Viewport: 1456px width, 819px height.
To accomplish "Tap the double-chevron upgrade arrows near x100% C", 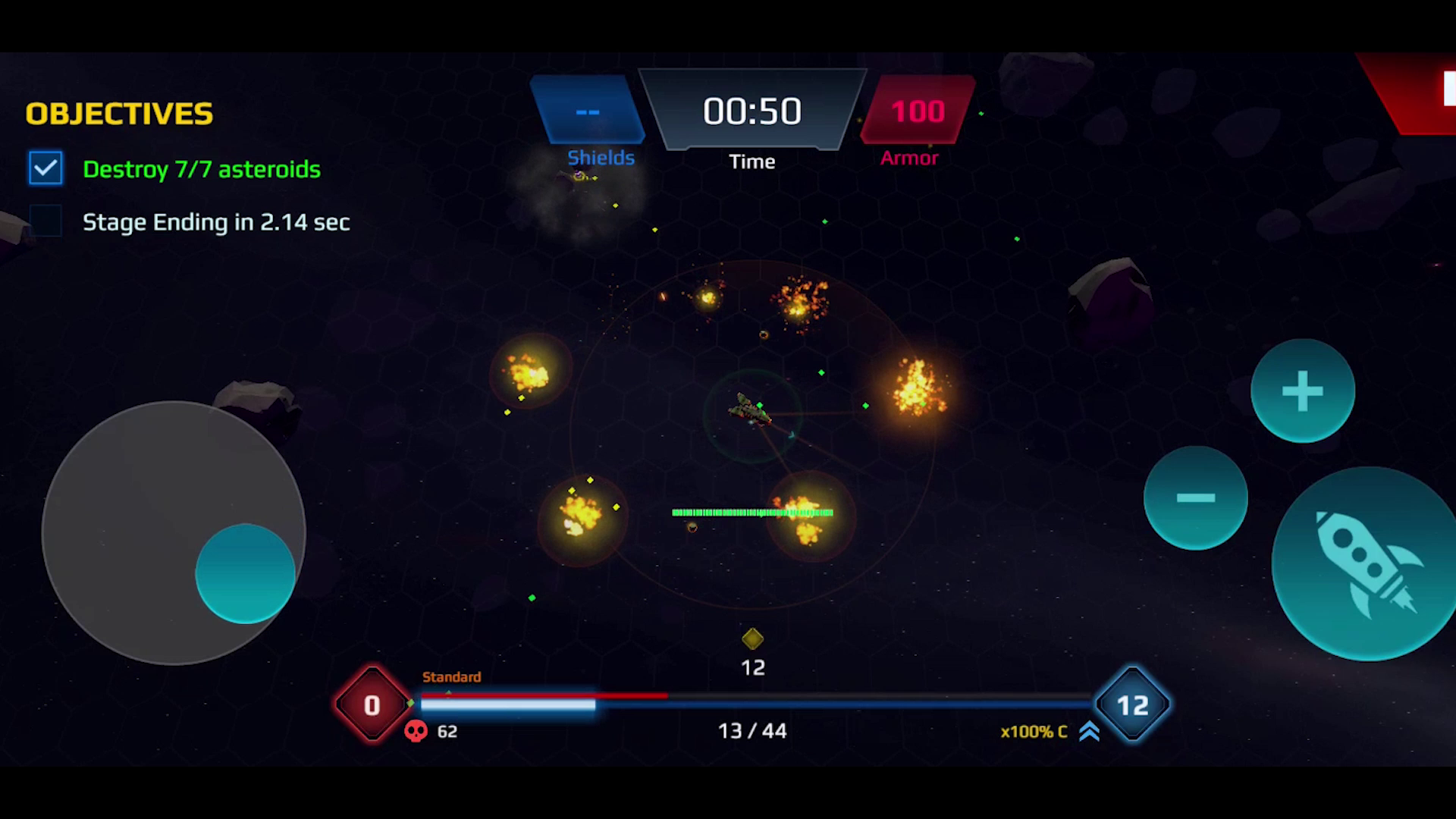I will (x=1090, y=731).
